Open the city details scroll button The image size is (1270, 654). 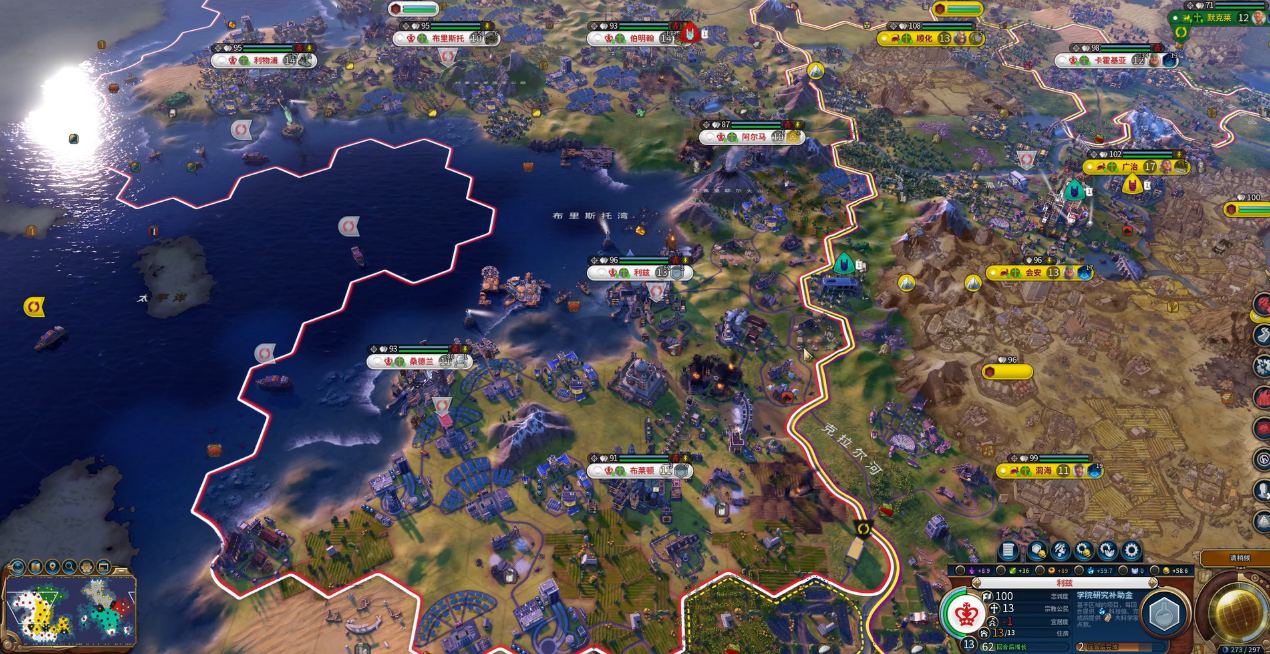1008,551
